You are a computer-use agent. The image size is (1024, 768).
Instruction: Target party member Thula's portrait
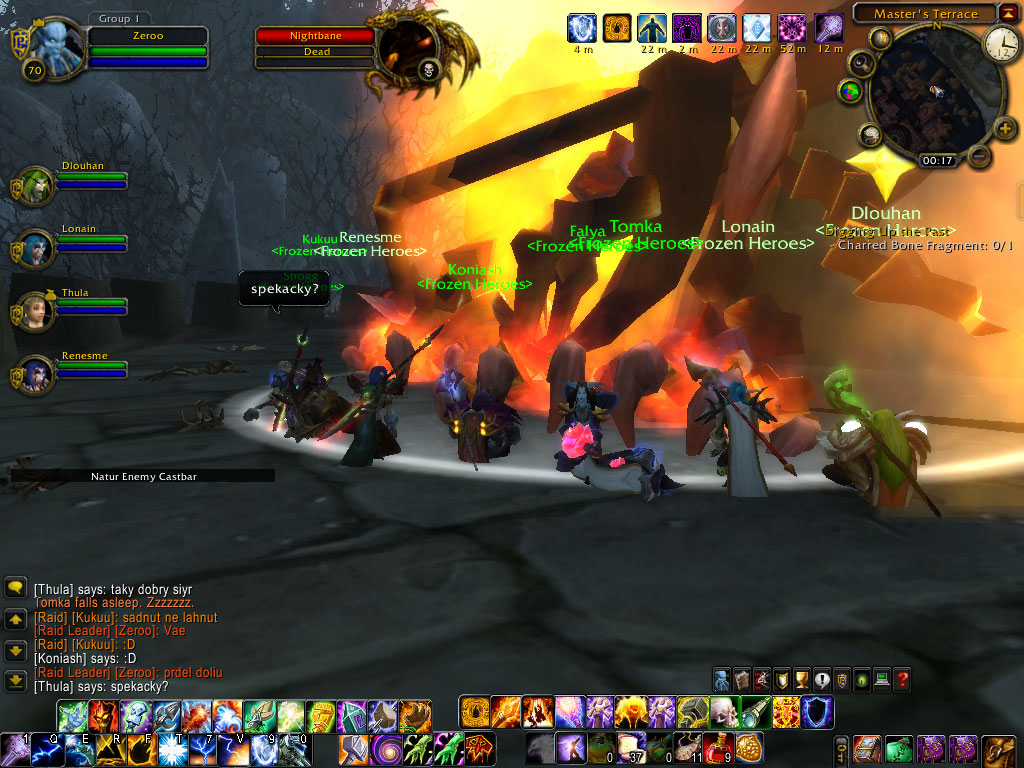point(35,312)
